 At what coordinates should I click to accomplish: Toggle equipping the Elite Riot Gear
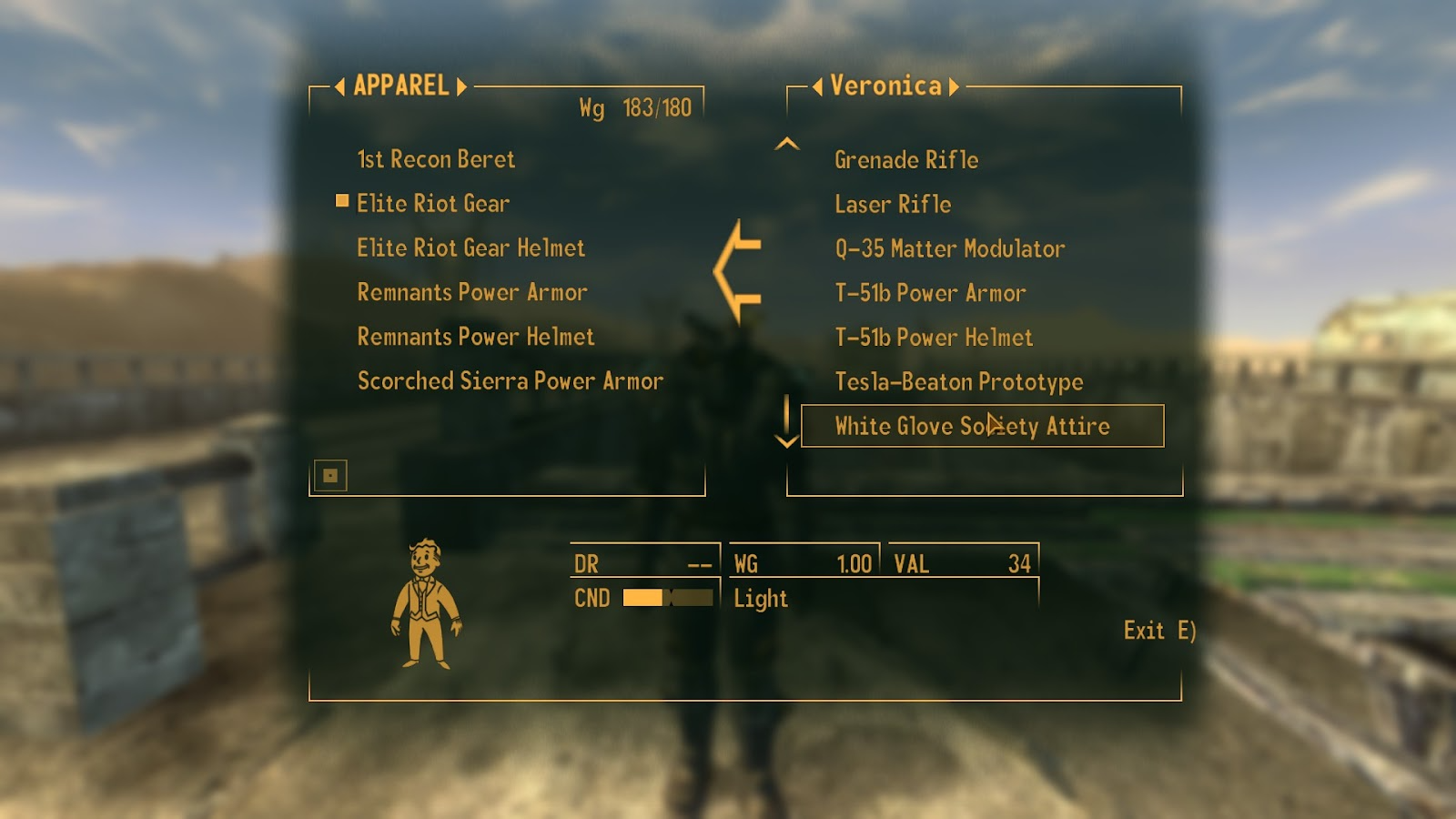[x=435, y=204]
